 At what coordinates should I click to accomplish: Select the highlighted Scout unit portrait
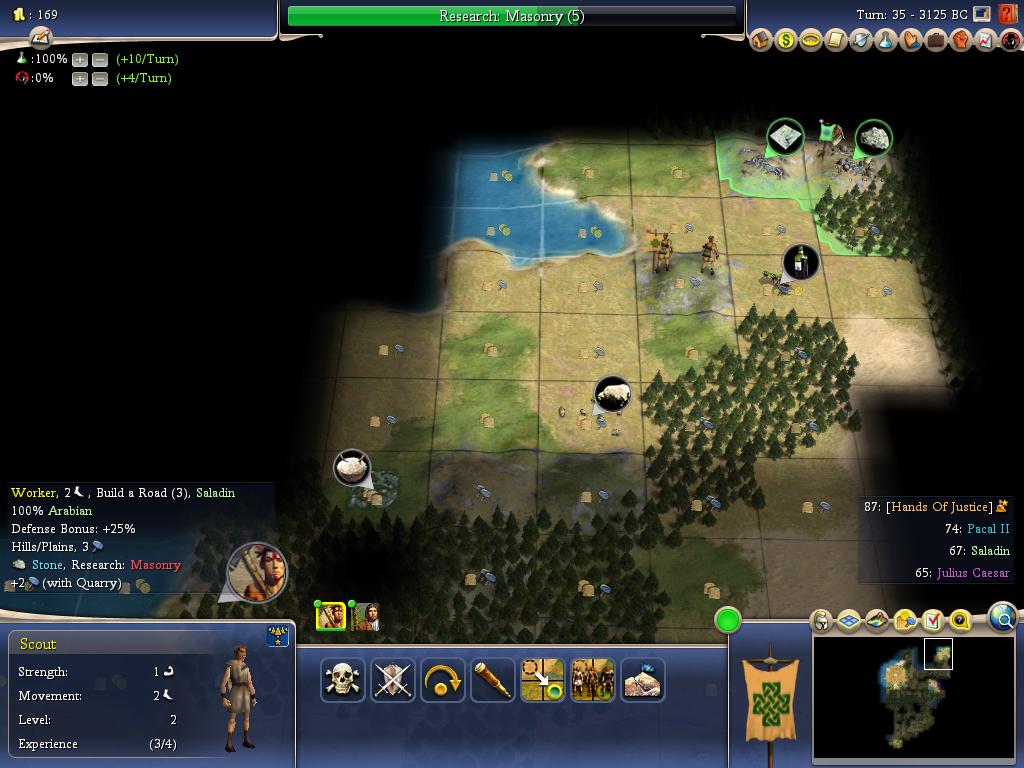331,616
